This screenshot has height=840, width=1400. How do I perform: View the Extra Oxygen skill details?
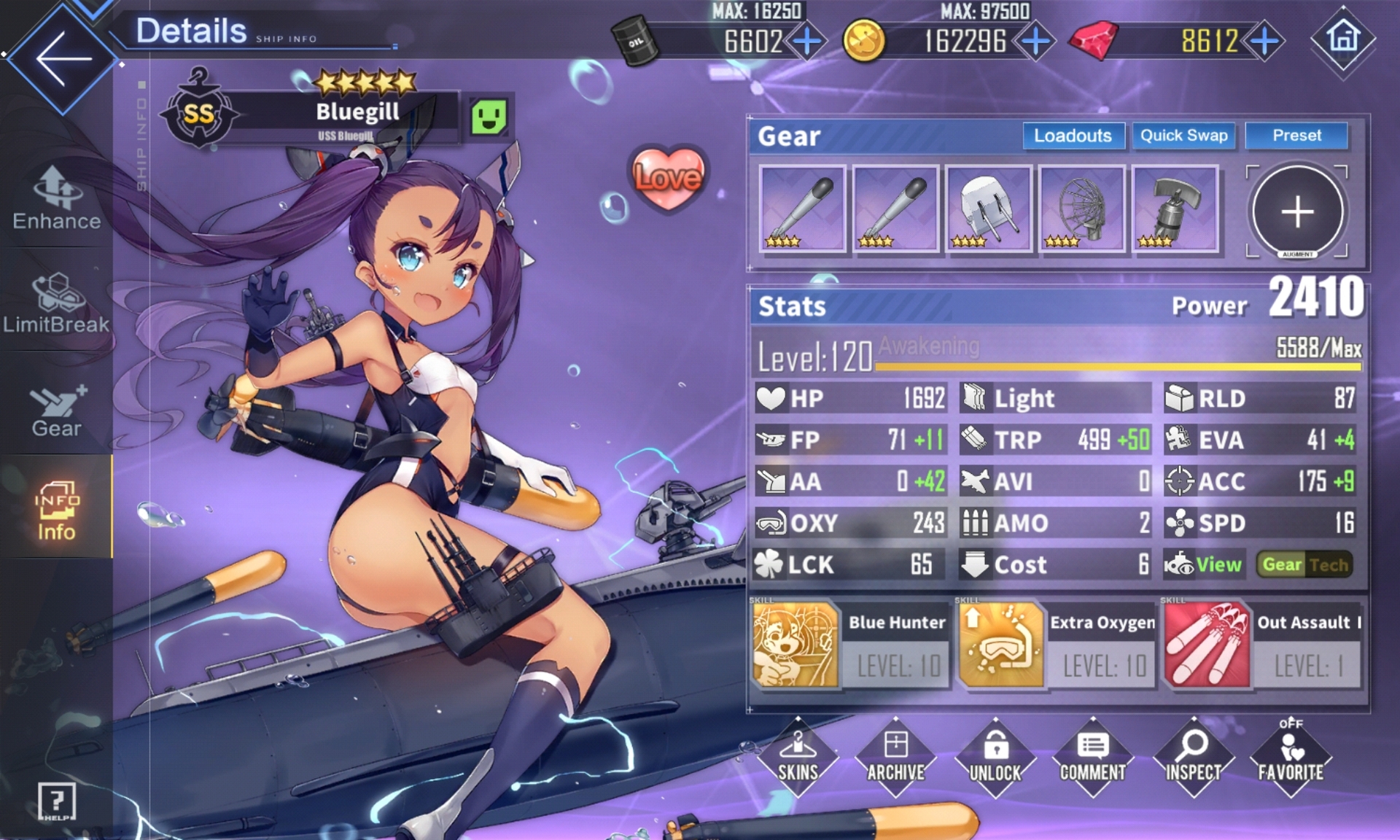click(x=1001, y=645)
